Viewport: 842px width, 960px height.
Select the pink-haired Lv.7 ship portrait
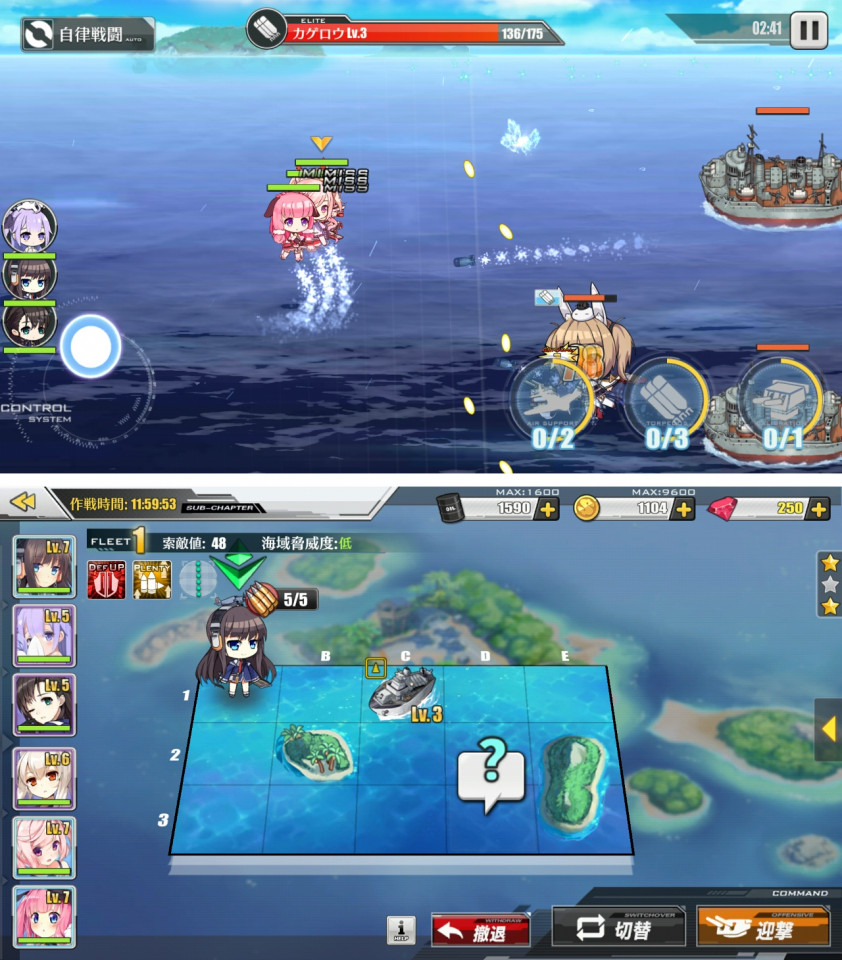point(44,917)
